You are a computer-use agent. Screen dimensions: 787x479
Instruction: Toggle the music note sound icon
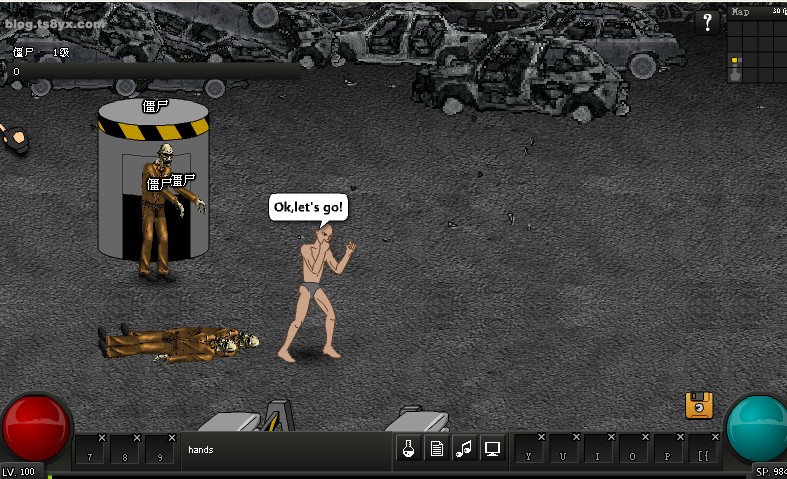pyautogui.click(x=464, y=449)
